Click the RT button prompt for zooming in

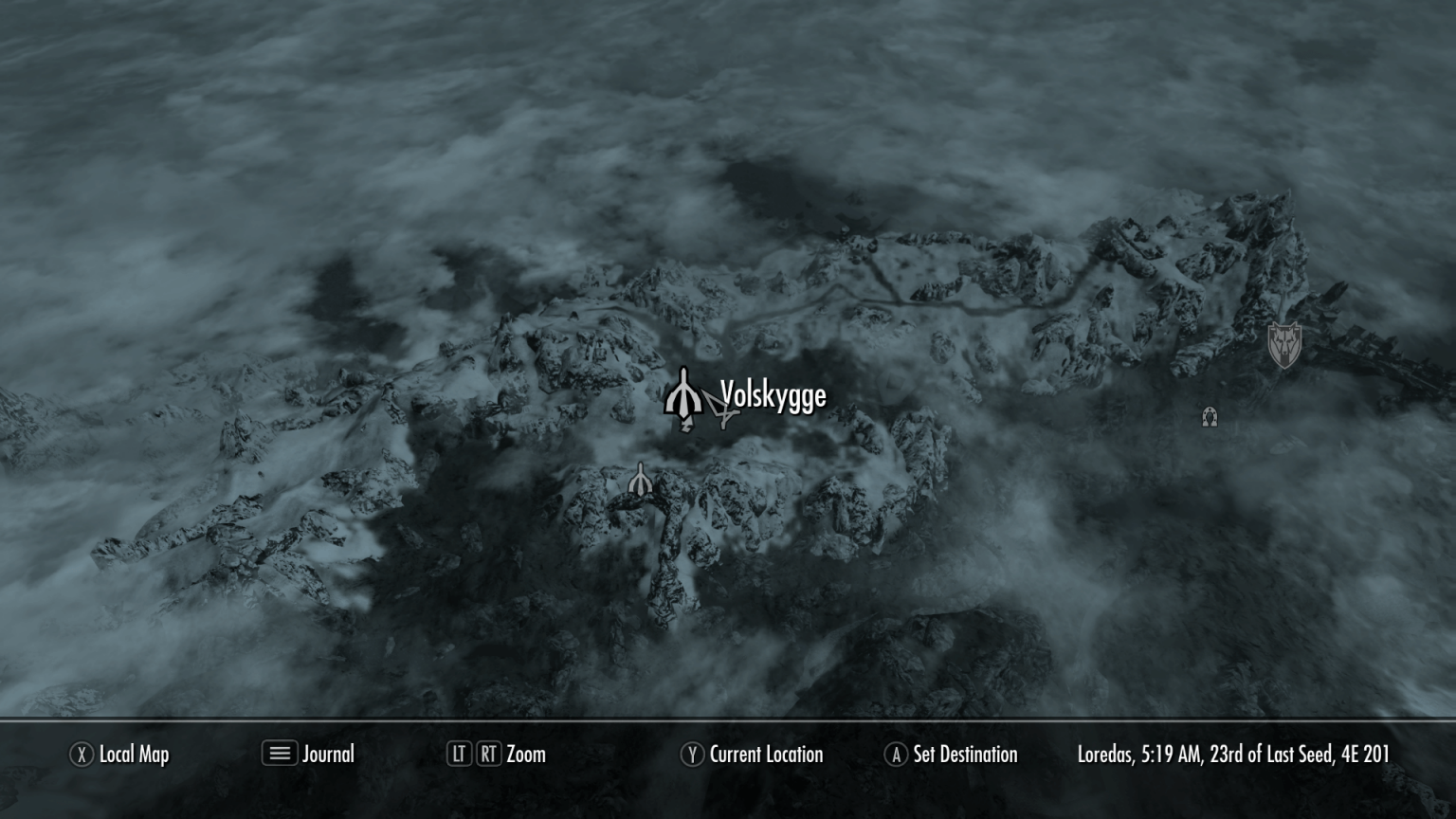tap(487, 755)
